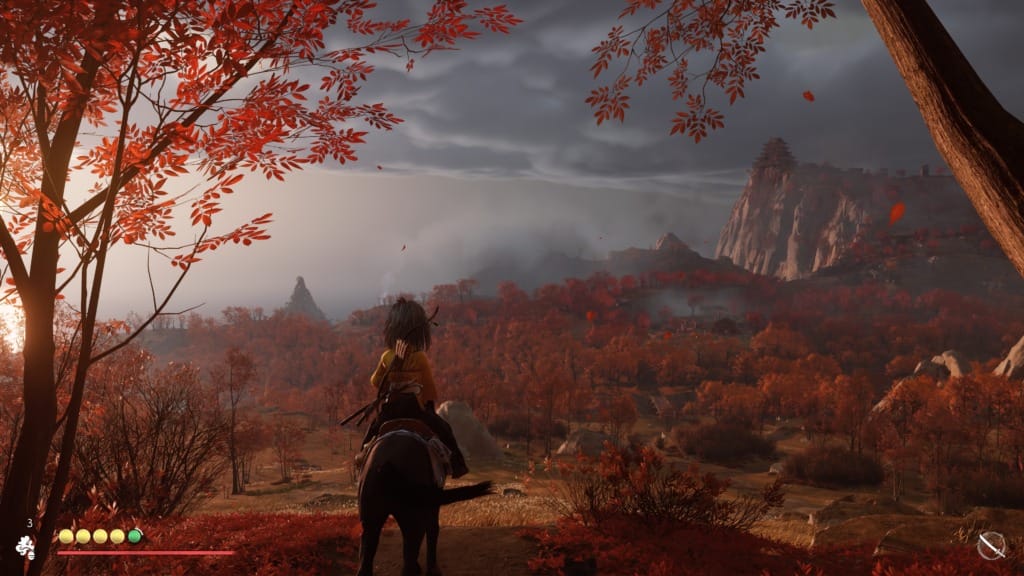Select the katana weapon icon
The image size is (1024, 576).
[991, 545]
